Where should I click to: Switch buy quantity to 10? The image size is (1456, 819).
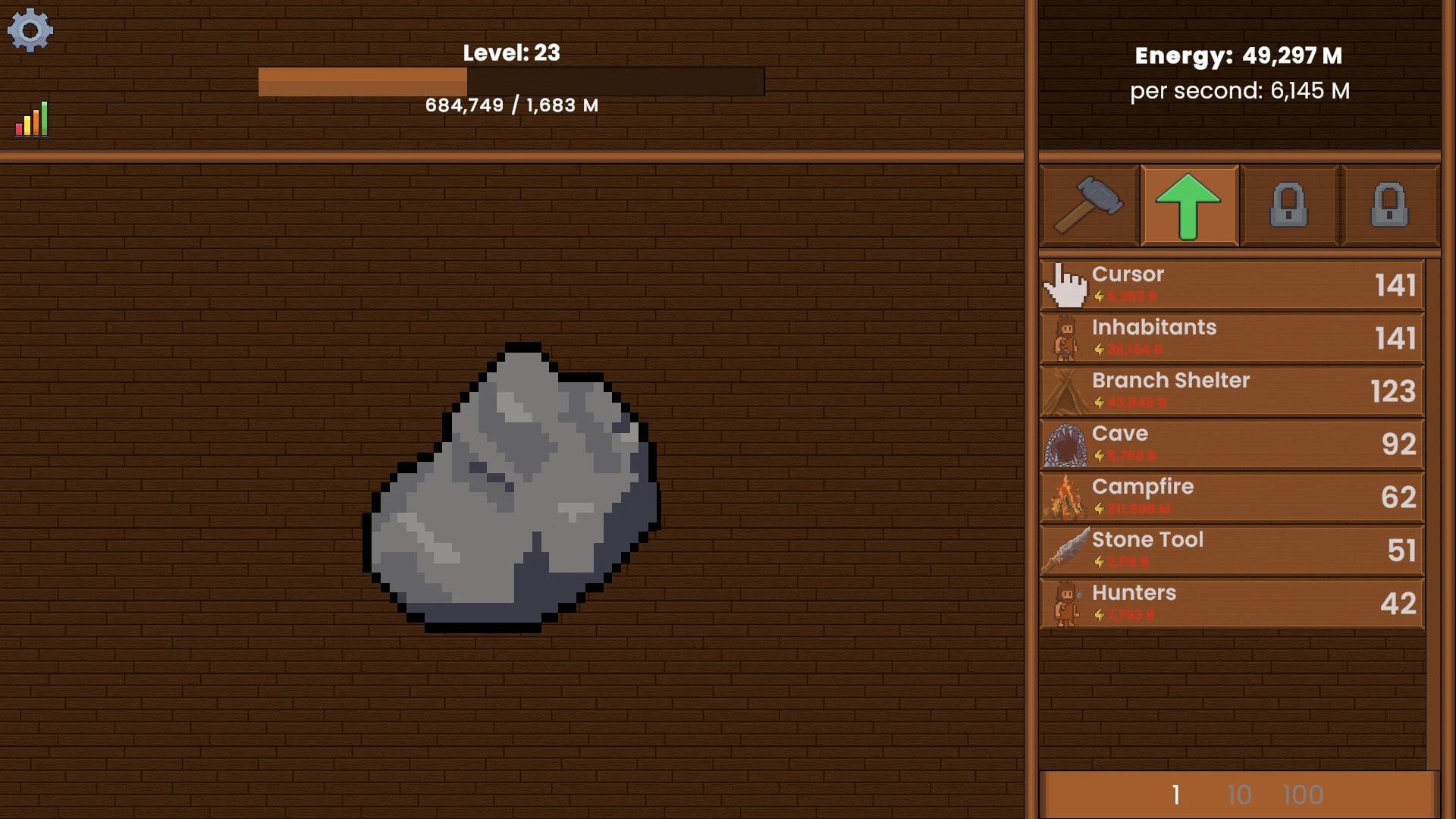1239,794
